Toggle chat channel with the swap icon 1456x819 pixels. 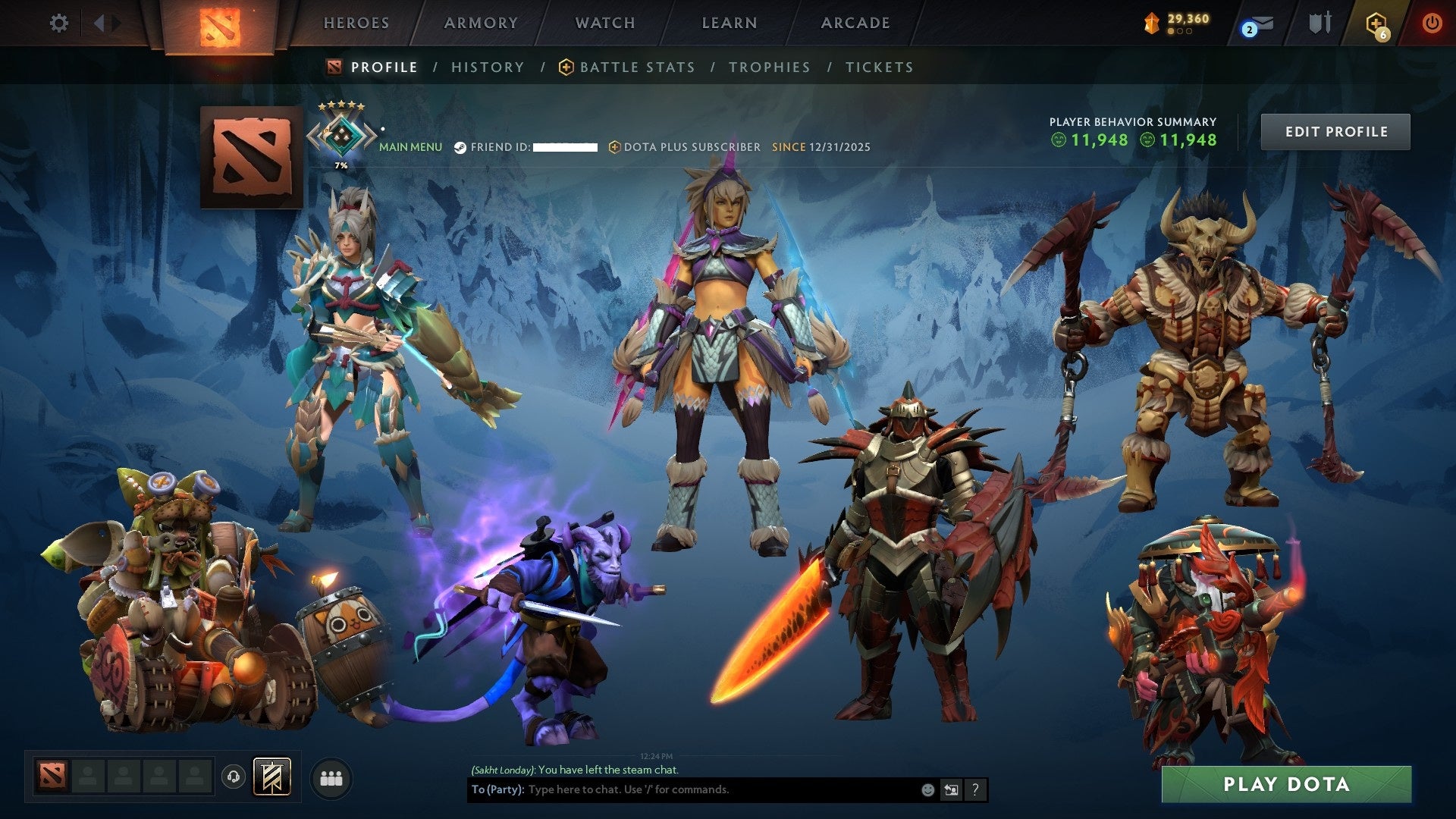point(952,789)
